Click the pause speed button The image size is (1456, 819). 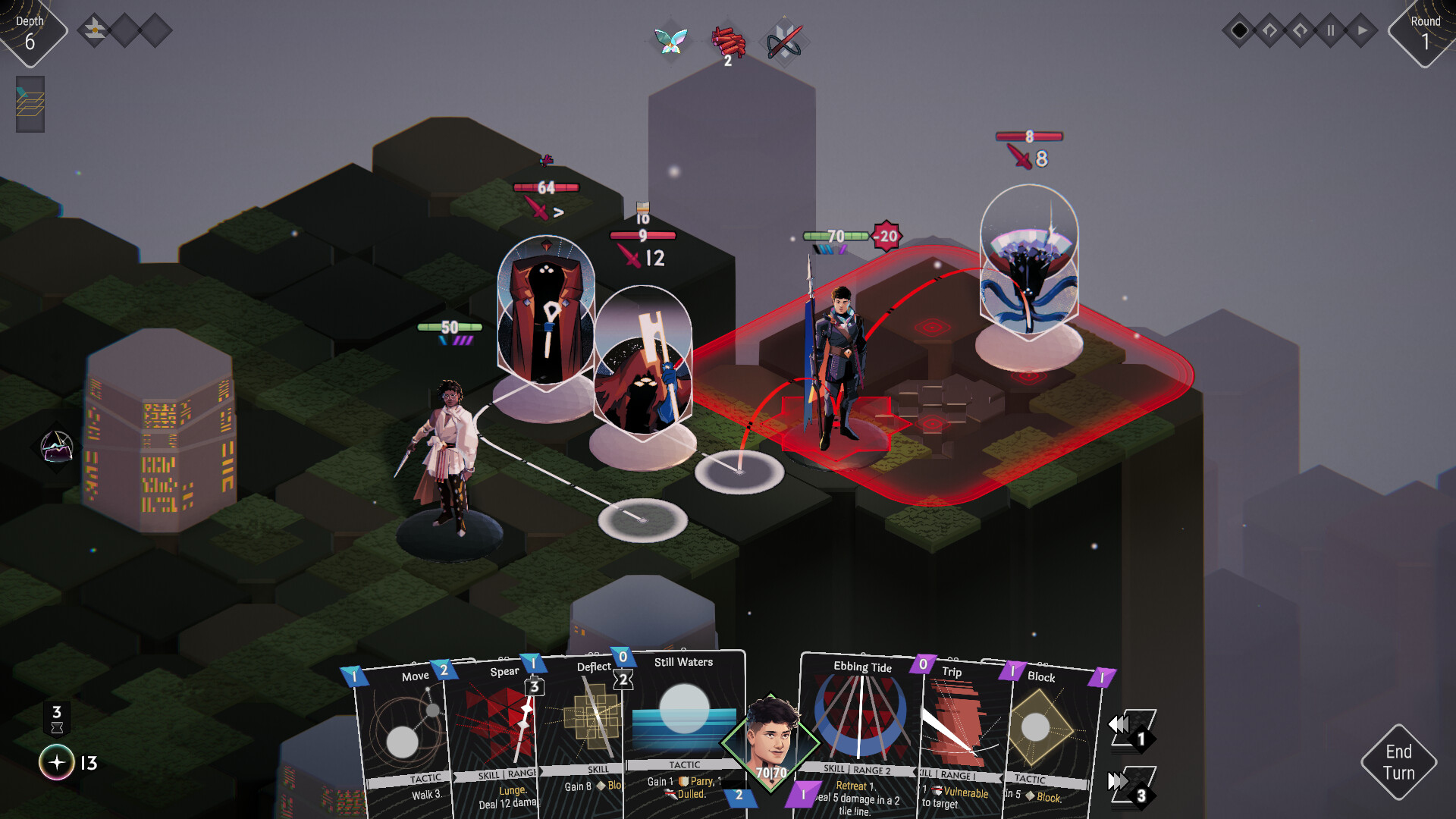coord(1330,31)
